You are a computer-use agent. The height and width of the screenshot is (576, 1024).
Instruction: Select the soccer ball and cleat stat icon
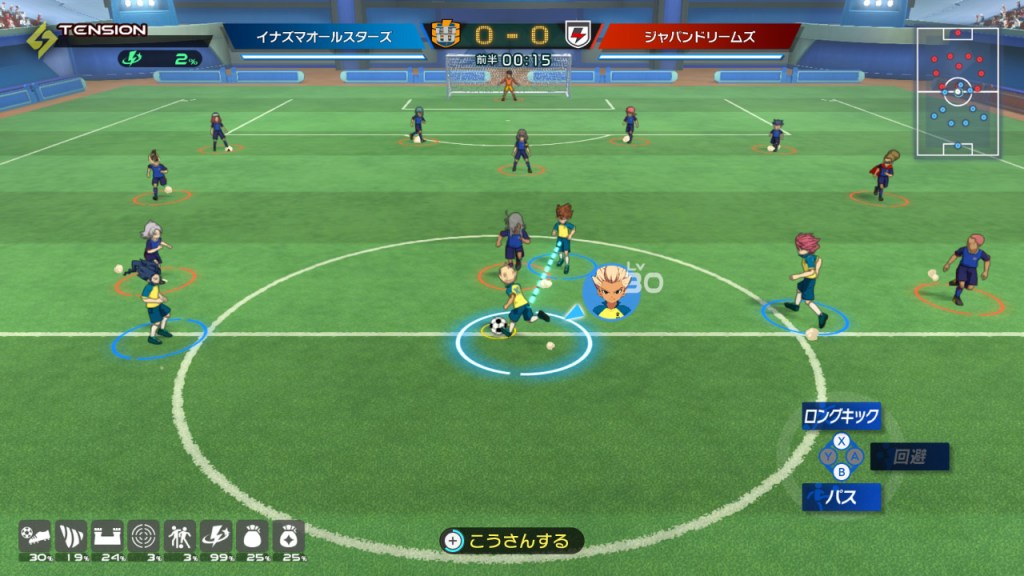tap(35, 535)
